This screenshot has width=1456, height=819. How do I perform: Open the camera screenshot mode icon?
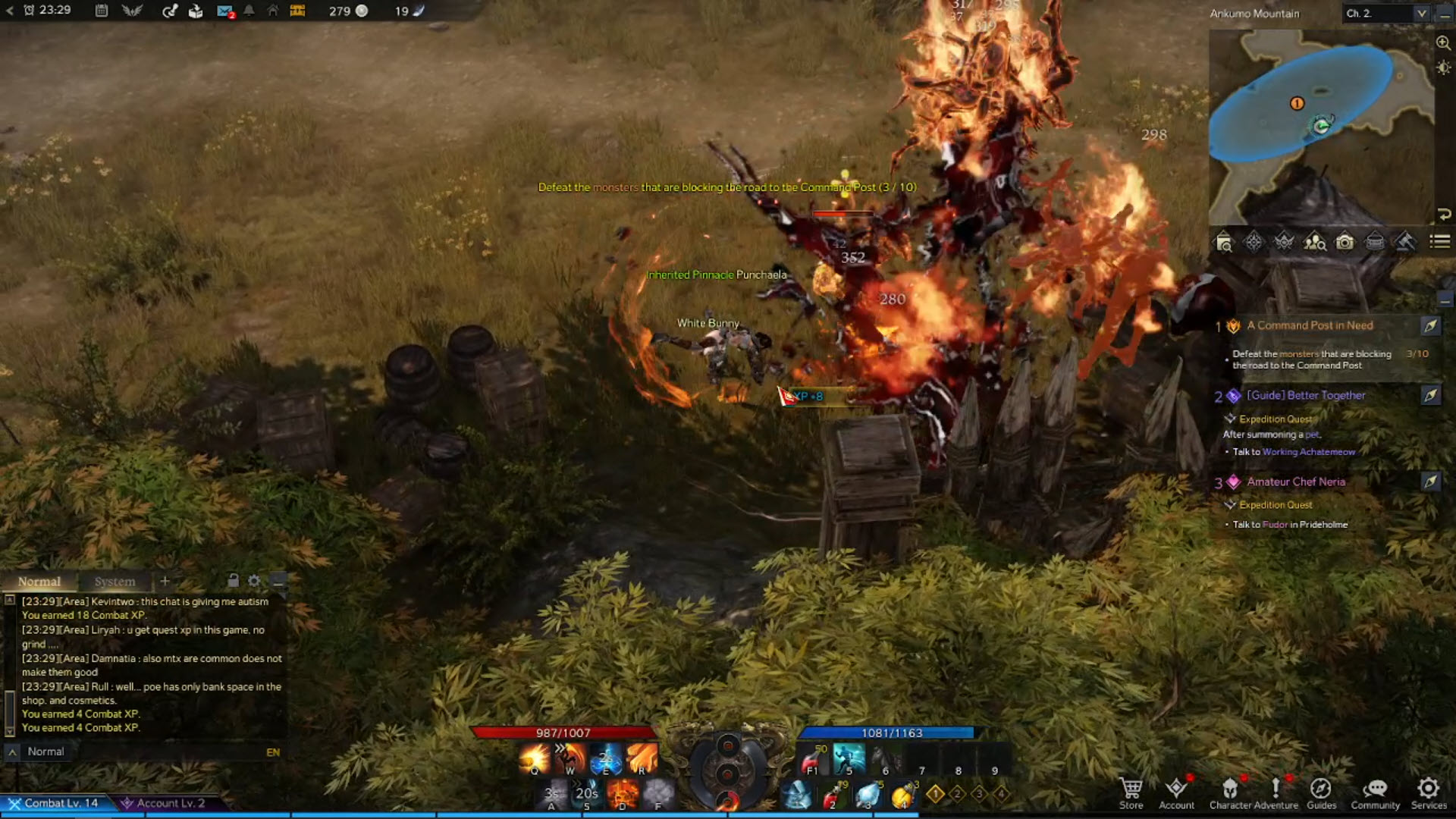[x=1345, y=243]
